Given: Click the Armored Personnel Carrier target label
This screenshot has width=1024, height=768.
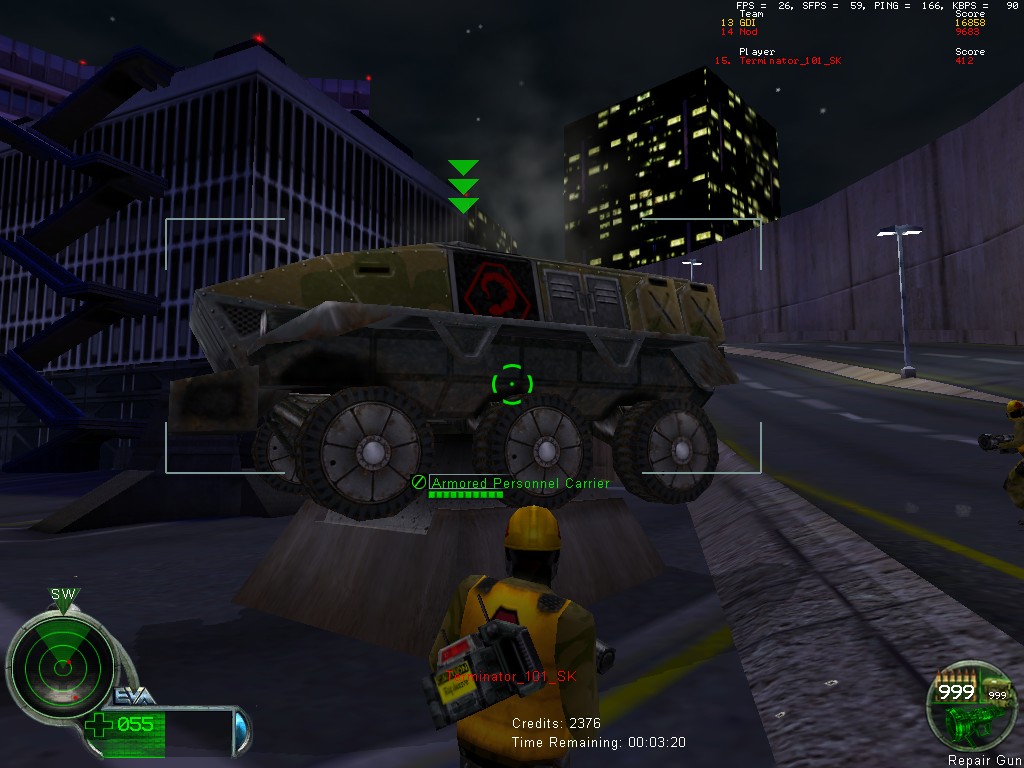Looking at the screenshot, I should click(x=520, y=483).
